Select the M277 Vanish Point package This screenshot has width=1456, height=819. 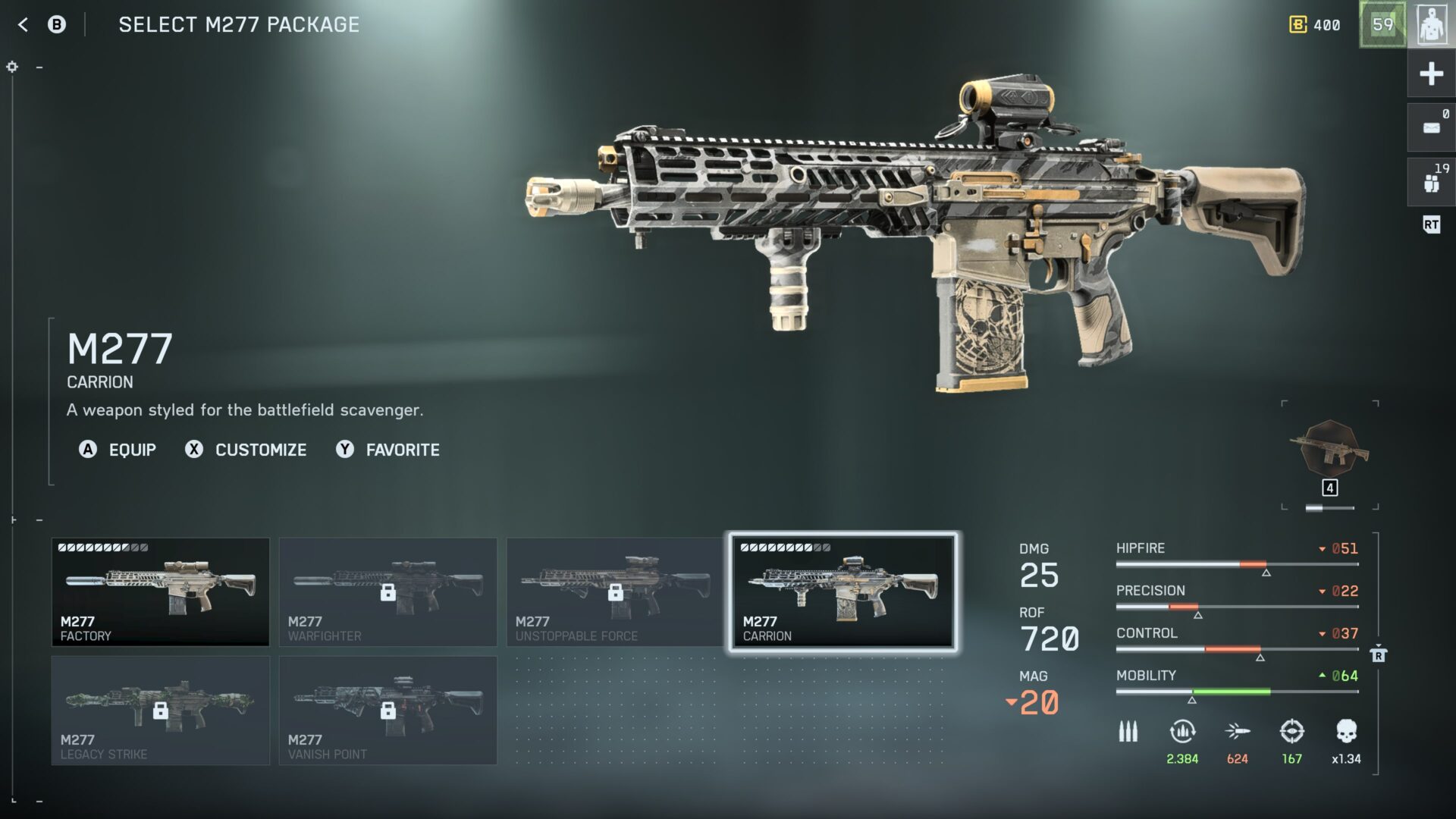388,711
